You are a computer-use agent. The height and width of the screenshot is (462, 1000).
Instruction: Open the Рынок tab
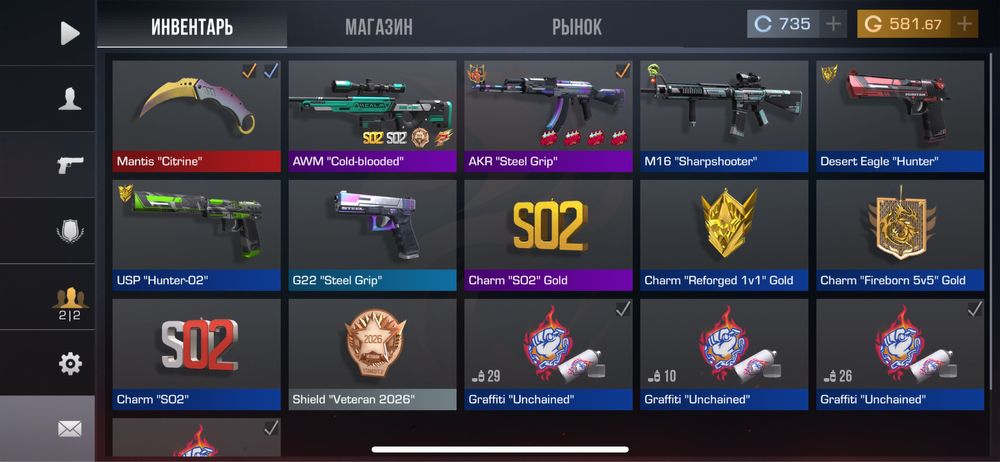tap(576, 27)
